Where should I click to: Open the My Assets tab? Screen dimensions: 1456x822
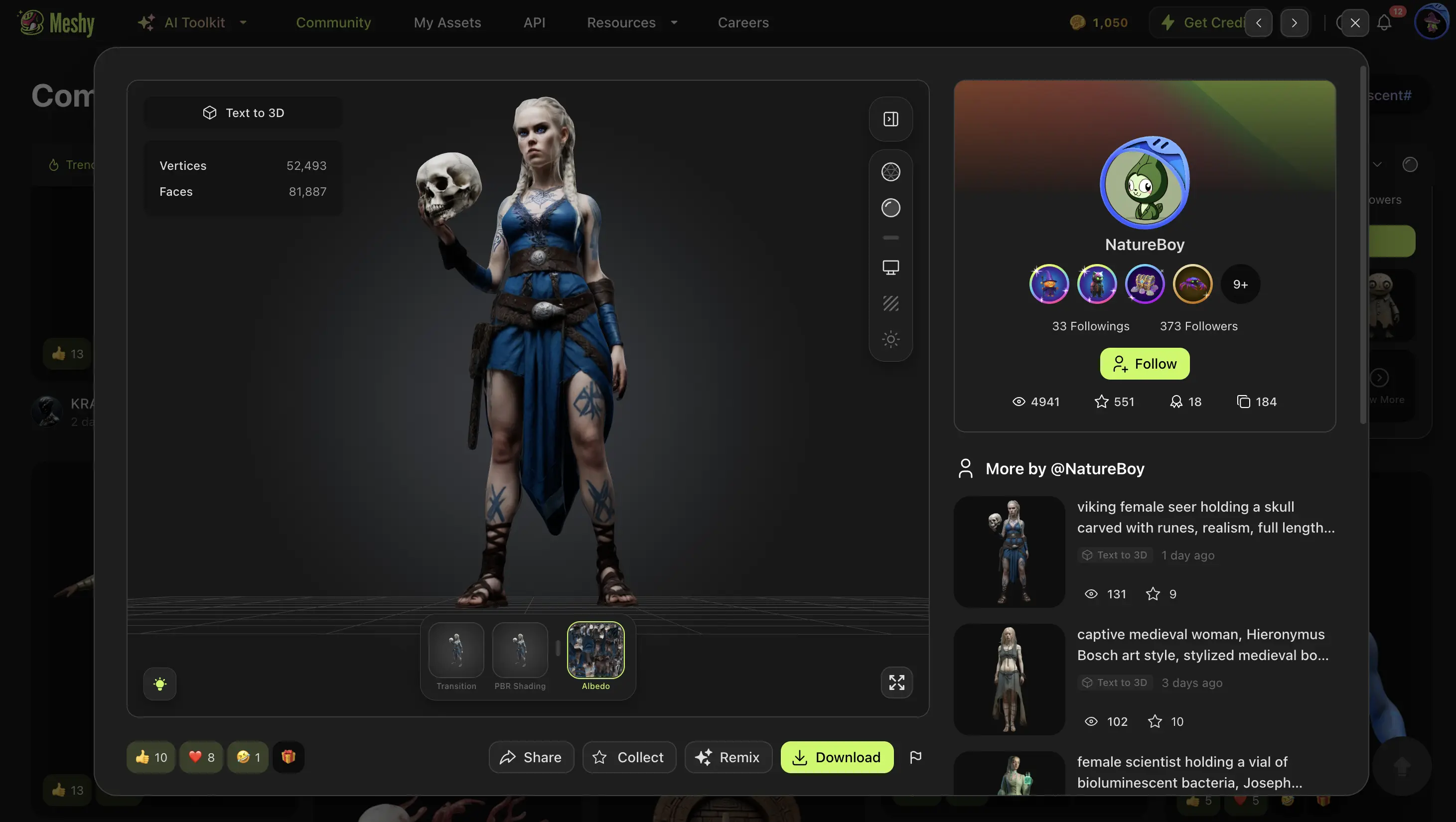[447, 22]
